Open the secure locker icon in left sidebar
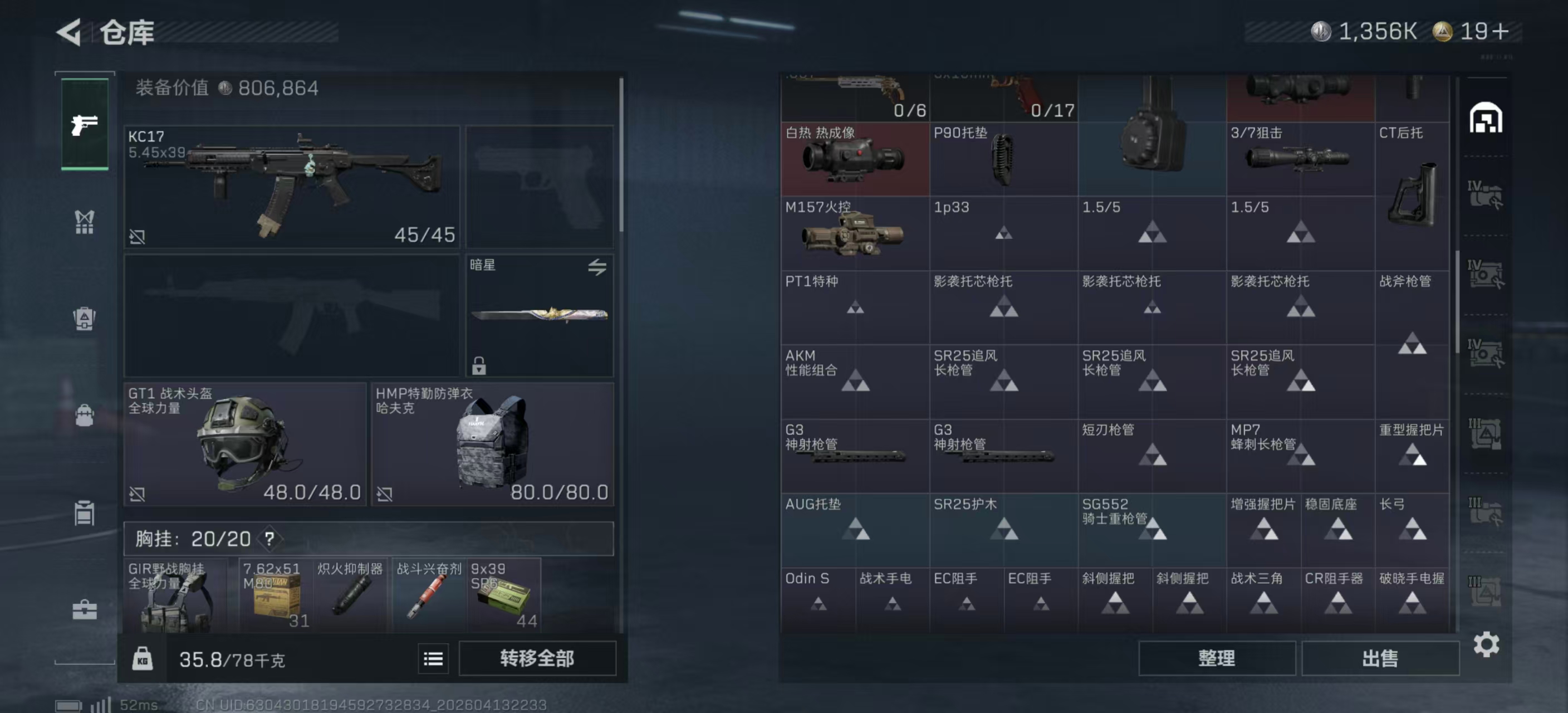 84,512
